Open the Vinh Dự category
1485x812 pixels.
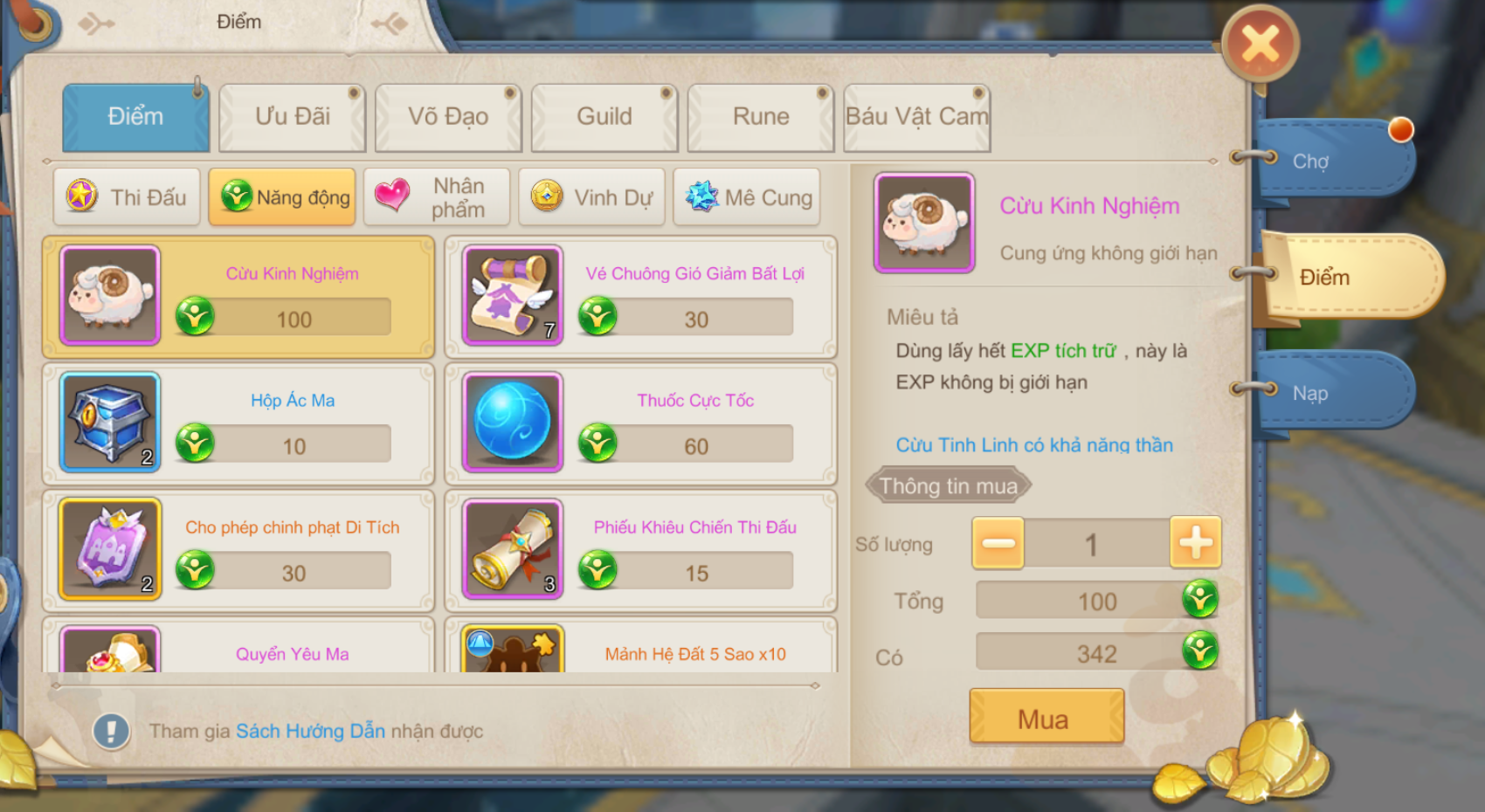[x=591, y=197]
